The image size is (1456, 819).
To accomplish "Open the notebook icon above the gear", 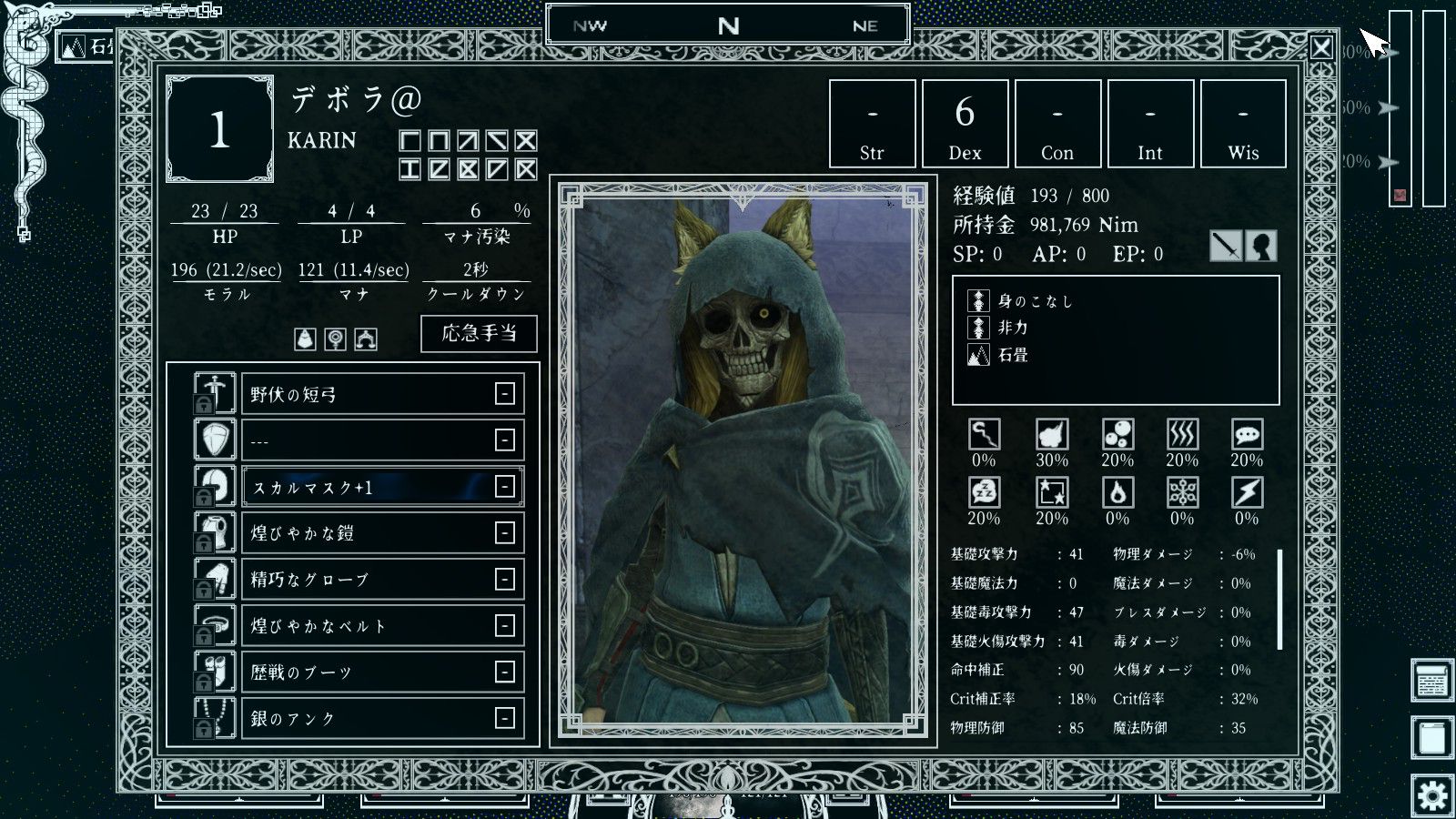I will (1431, 738).
